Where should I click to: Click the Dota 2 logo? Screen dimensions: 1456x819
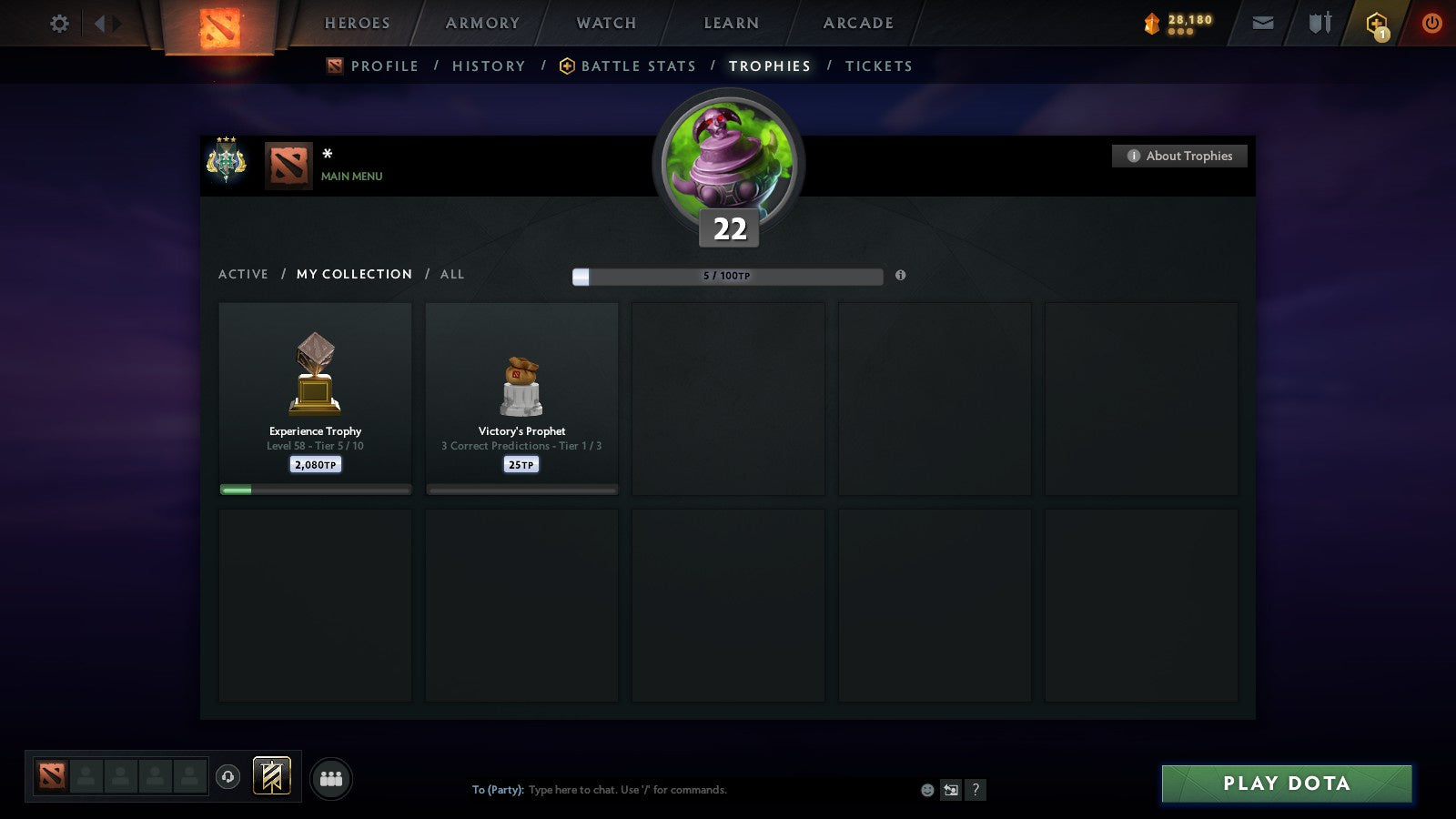[x=218, y=24]
